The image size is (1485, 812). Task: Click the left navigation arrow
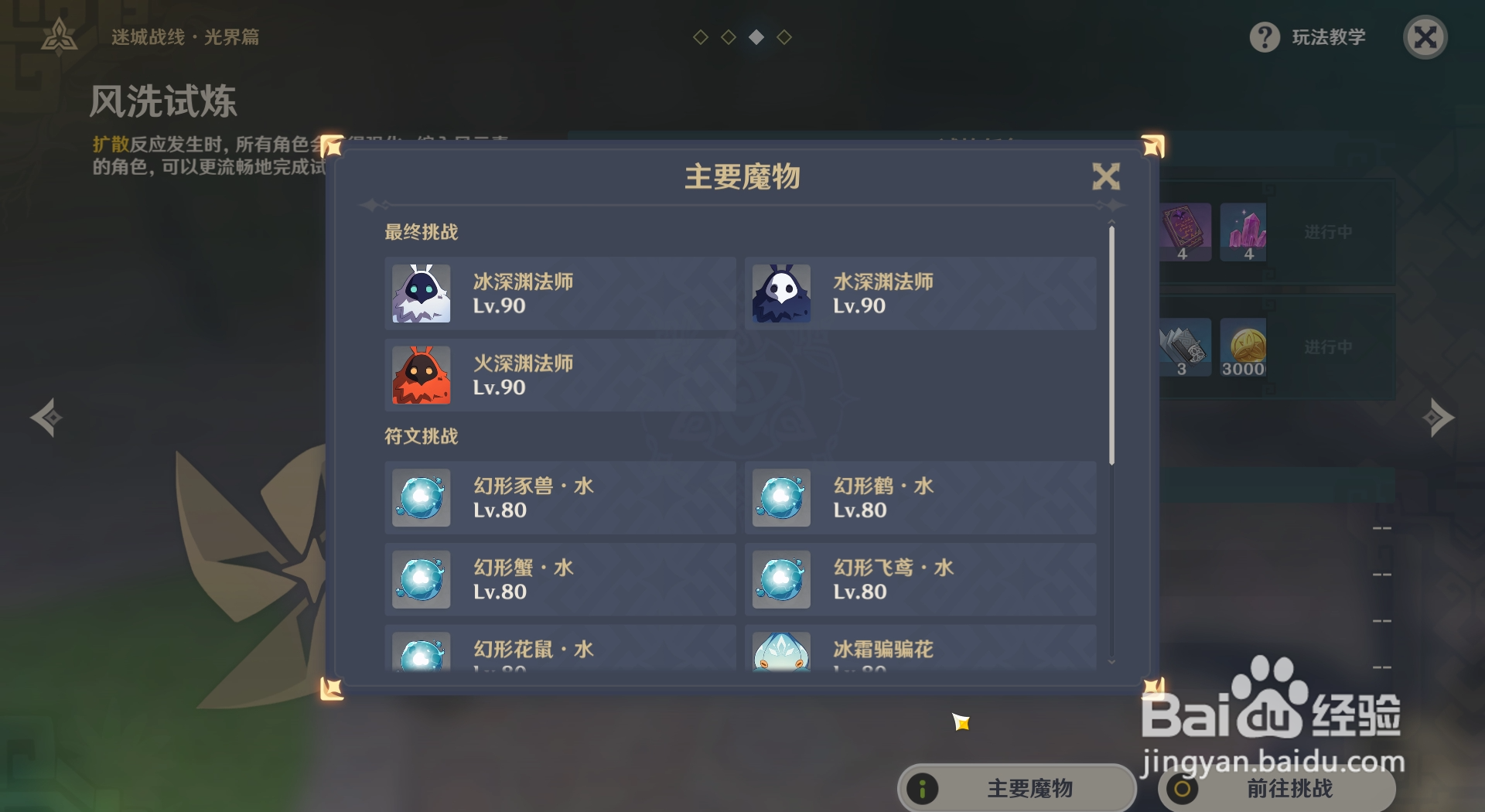pyautogui.click(x=48, y=418)
